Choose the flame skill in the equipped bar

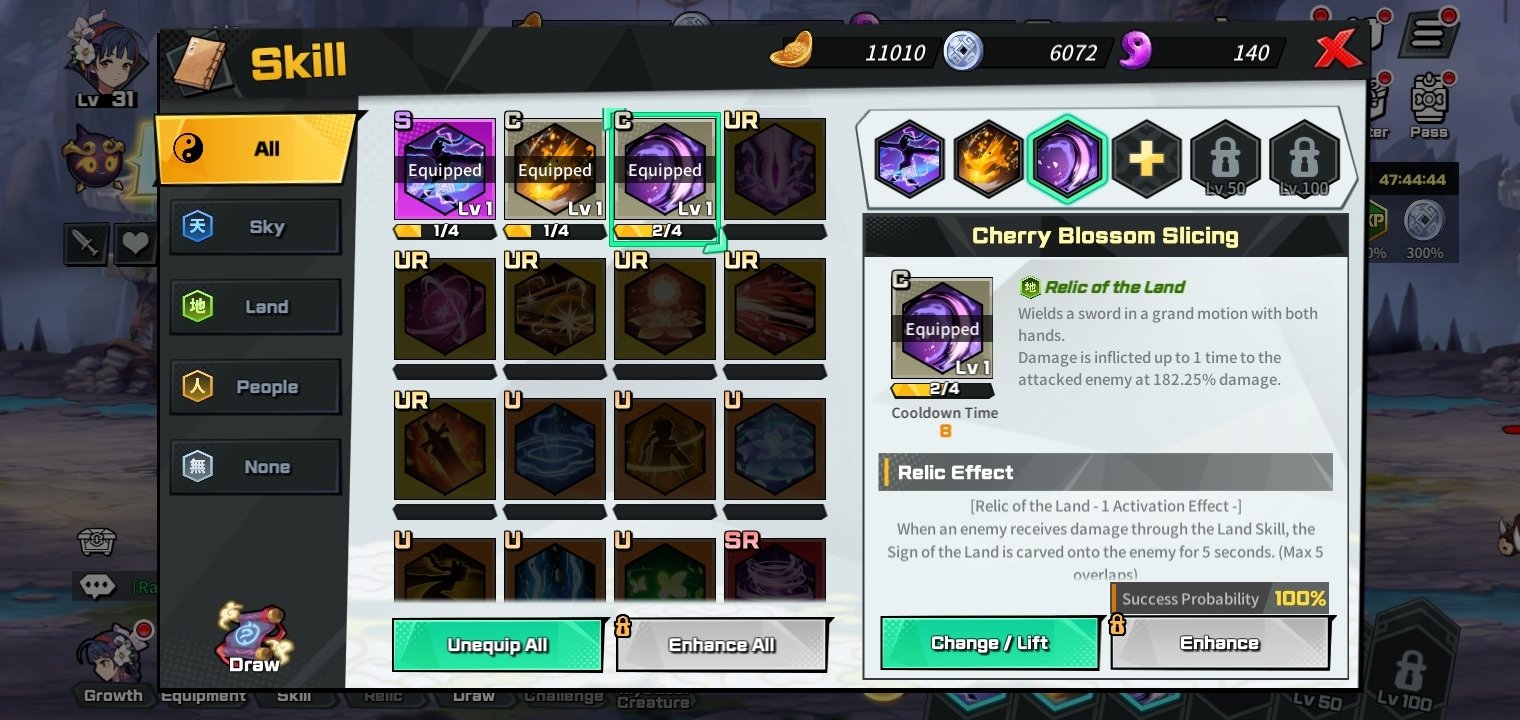pos(988,158)
